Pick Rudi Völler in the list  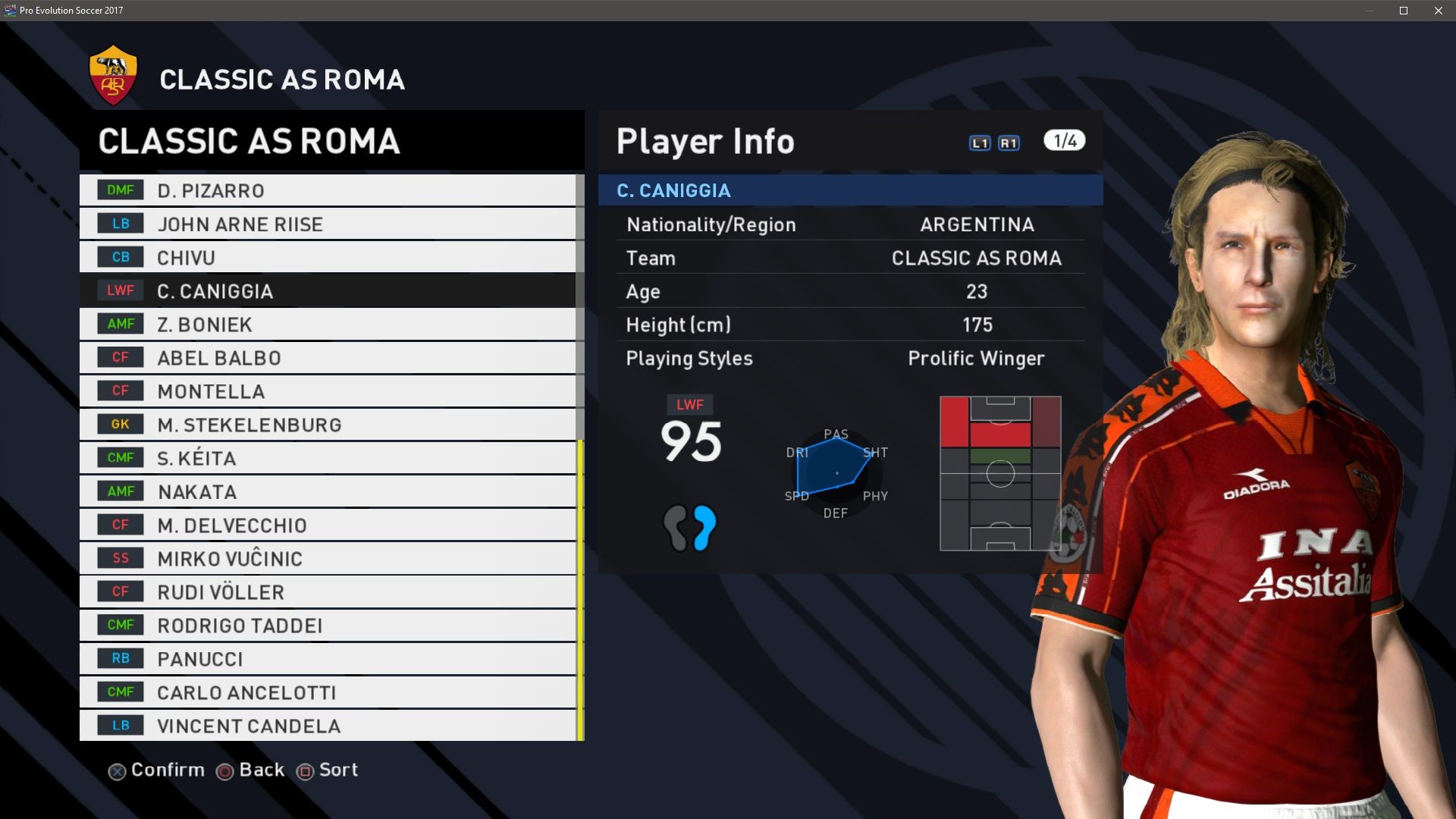328,591
